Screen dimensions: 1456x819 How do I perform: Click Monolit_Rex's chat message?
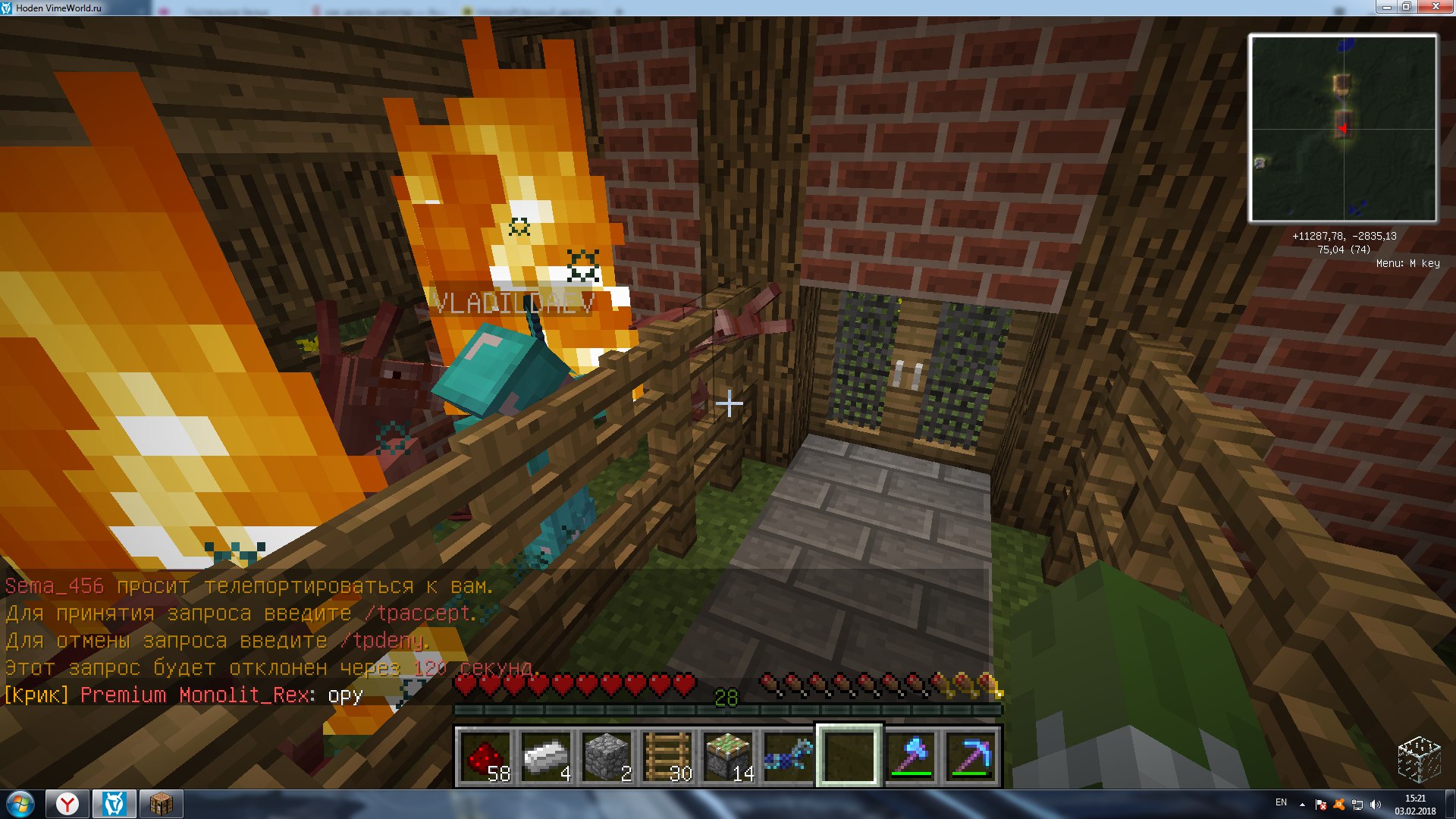point(184,695)
